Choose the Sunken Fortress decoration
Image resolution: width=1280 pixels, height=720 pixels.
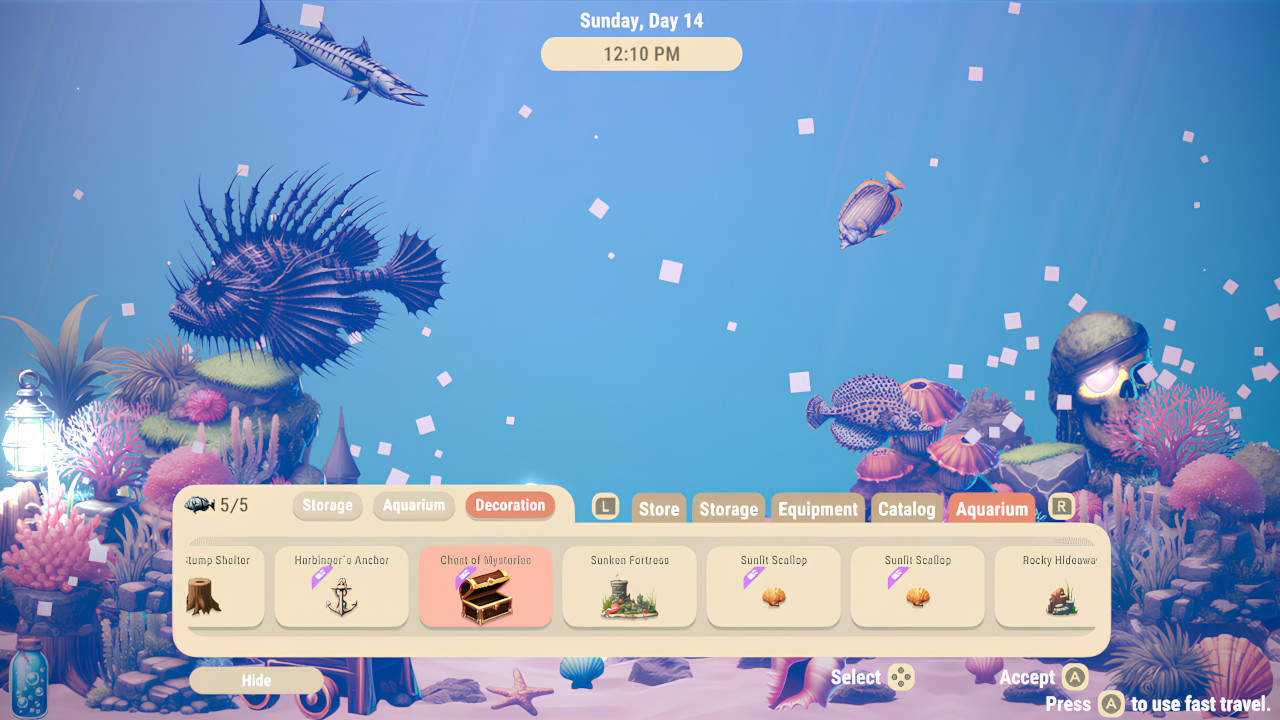tap(629, 588)
